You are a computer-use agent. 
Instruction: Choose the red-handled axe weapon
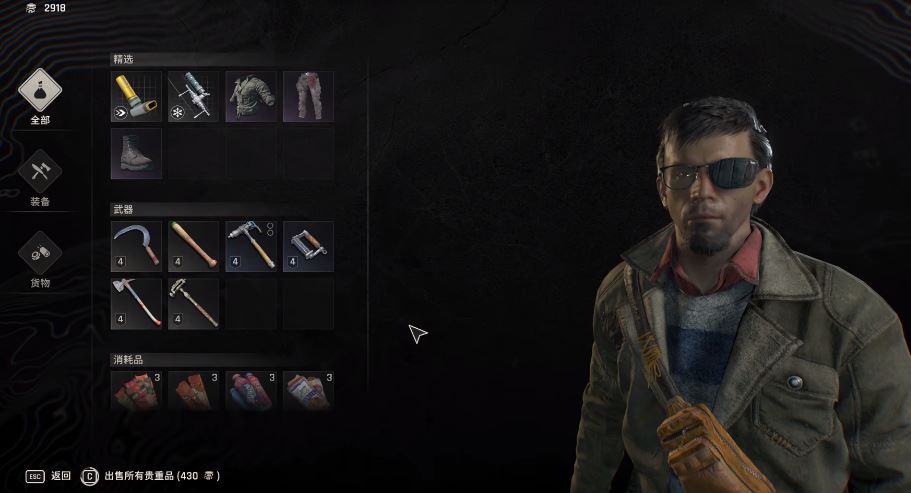(x=136, y=303)
